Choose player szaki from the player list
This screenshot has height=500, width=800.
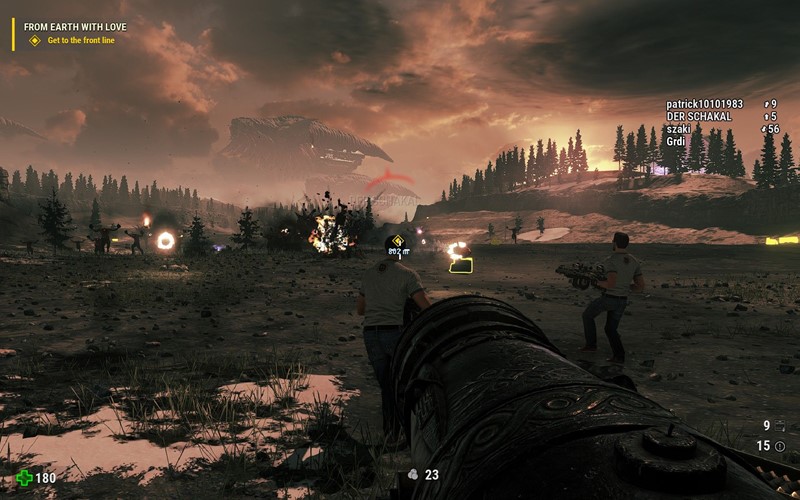tap(679, 129)
